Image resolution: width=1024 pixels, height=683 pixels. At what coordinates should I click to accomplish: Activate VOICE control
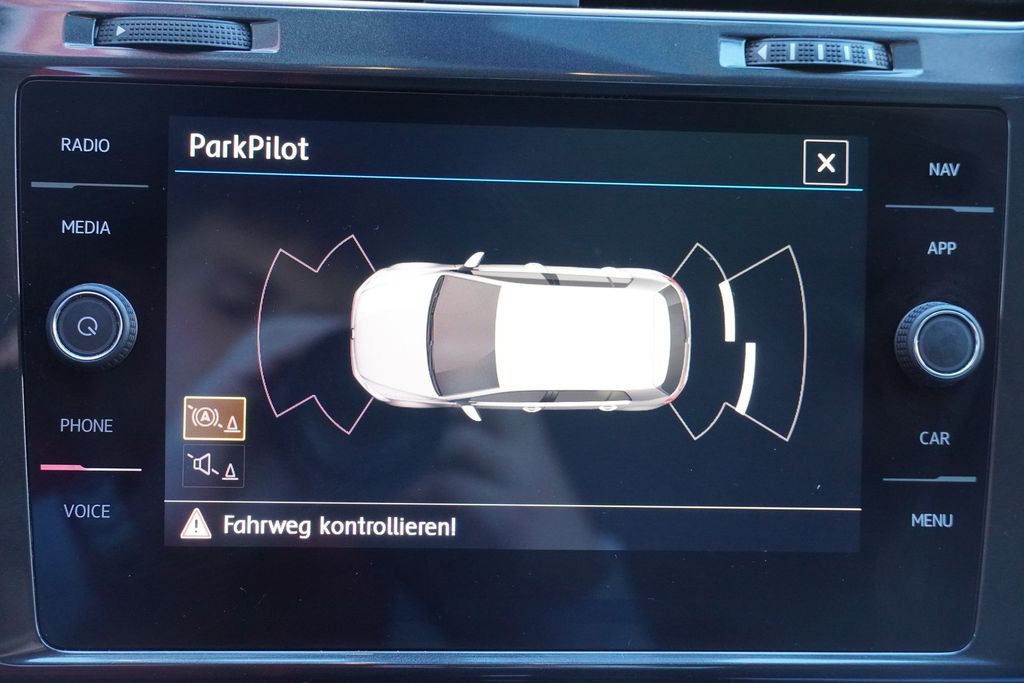pos(87,512)
